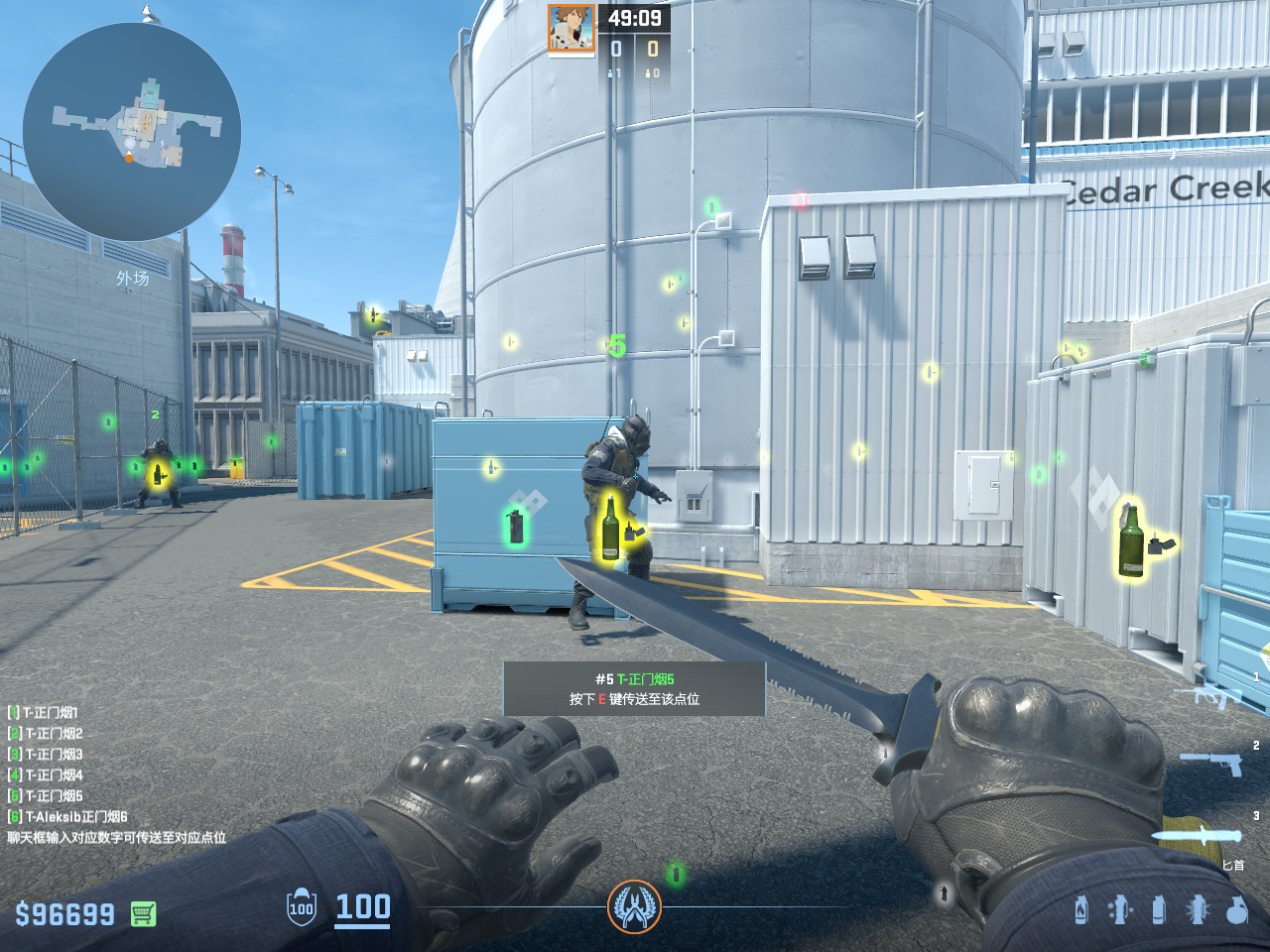Screen dimensions: 1270x952
Task: Click the circular minimap radar
Action: click(x=132, y=132)
